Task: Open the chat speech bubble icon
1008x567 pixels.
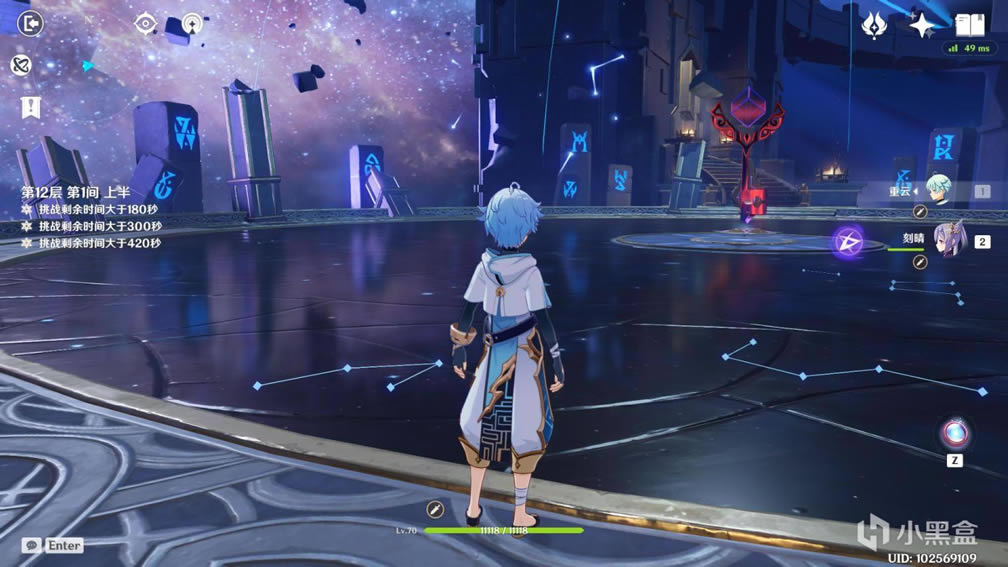Action: pyautogui.click(x=33, y=545)
